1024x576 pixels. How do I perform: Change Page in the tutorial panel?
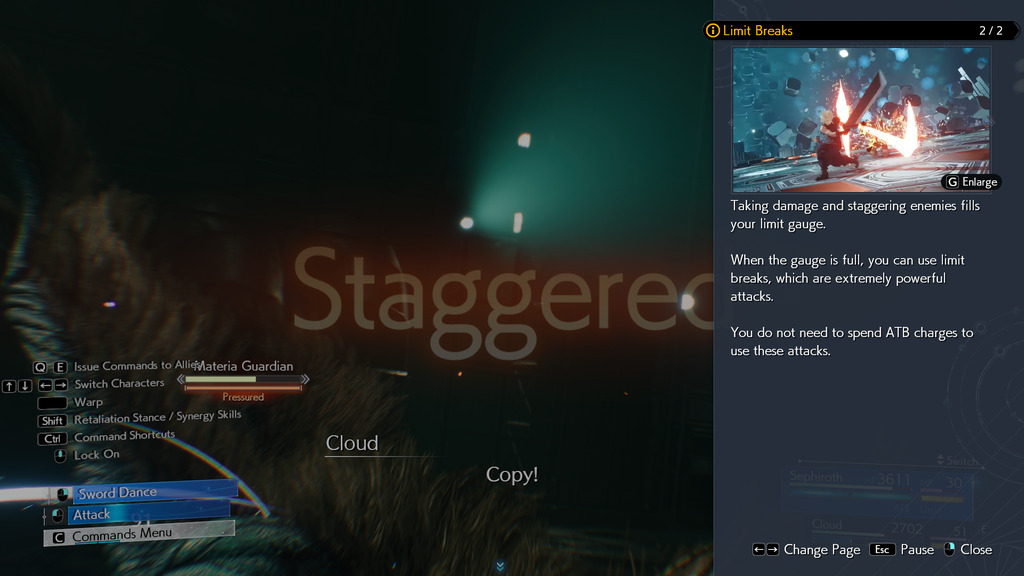[806, 549]
